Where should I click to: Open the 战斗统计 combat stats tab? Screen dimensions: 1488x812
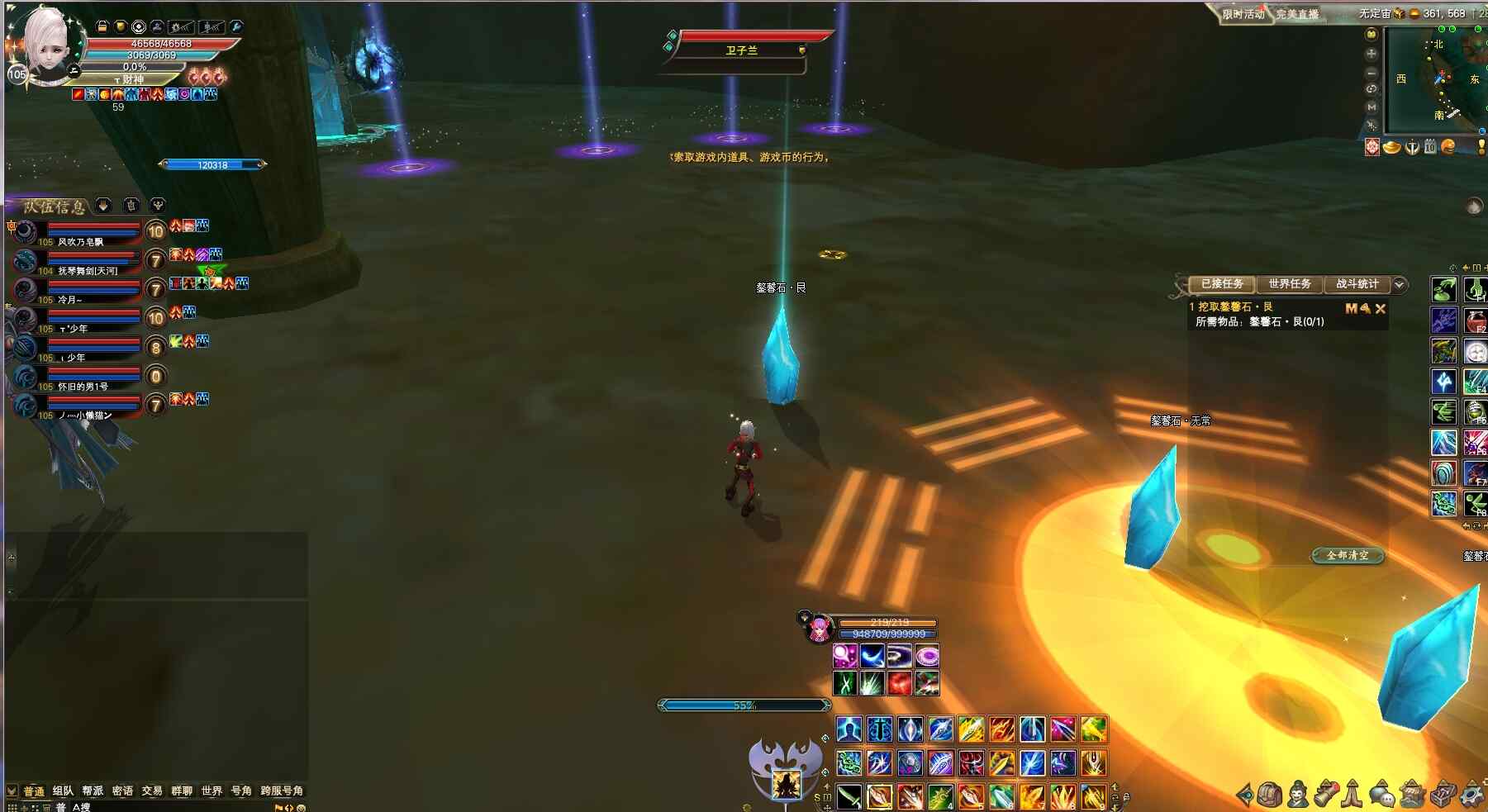coord(1357,284)
